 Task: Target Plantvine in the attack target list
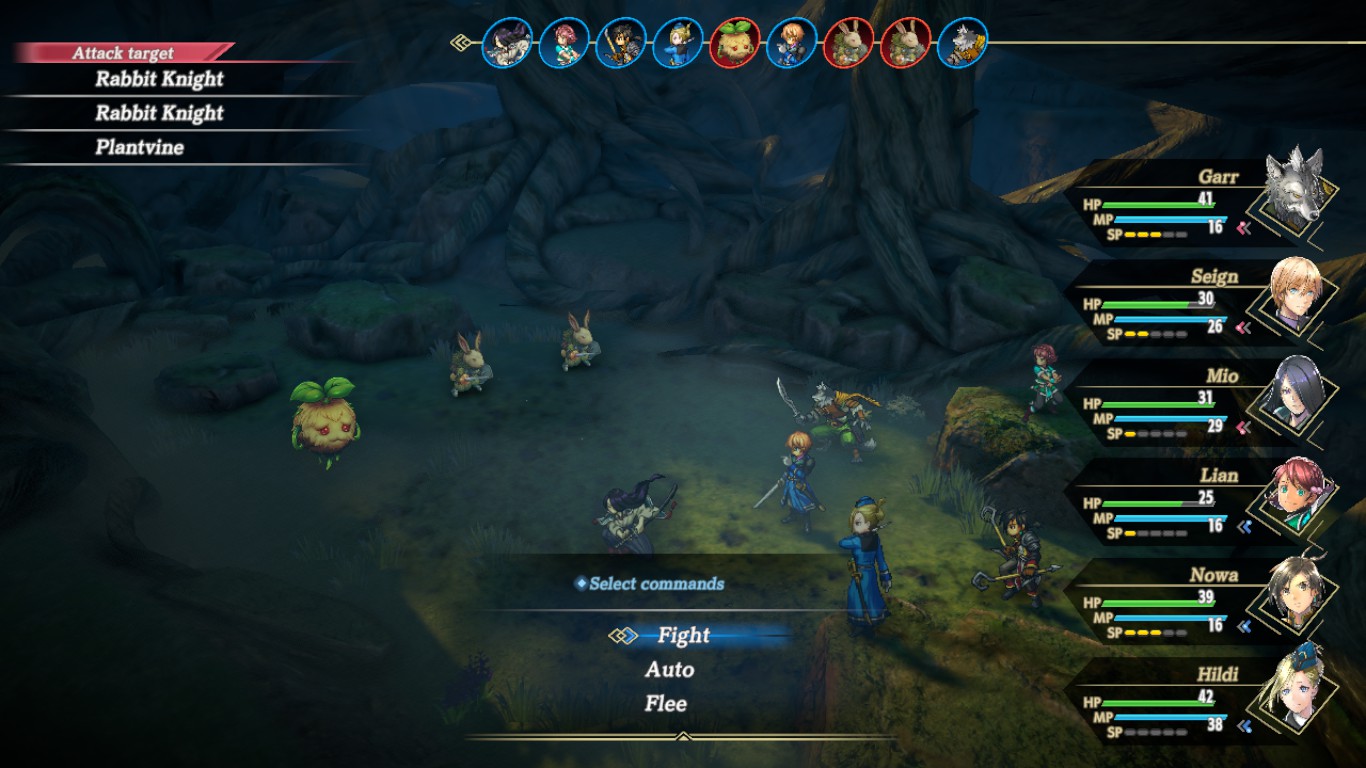tap(139, 148)
